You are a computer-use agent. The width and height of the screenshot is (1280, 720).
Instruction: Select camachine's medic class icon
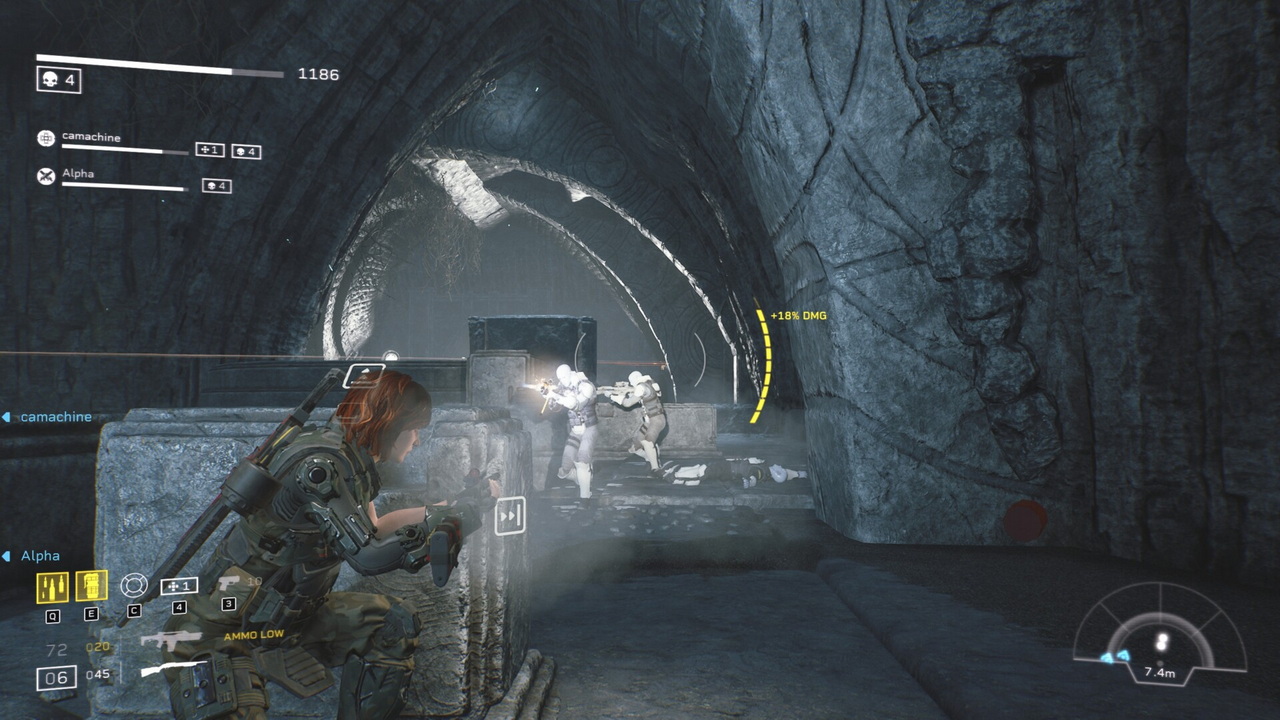(x=46, y=139)
